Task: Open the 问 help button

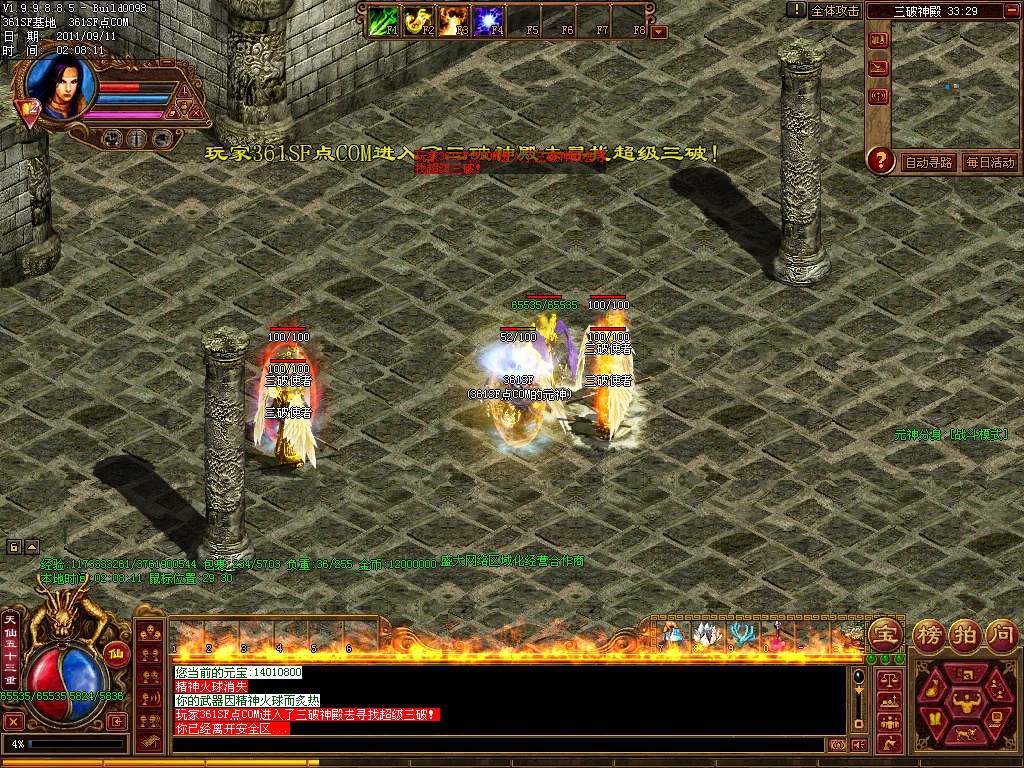Action: [1002, 634]
